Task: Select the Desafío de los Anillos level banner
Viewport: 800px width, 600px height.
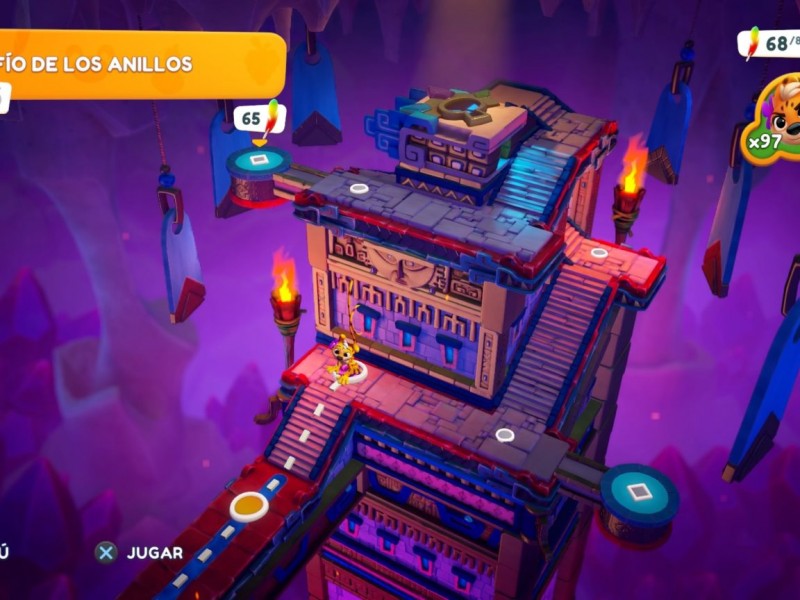Action: point(140,65)
